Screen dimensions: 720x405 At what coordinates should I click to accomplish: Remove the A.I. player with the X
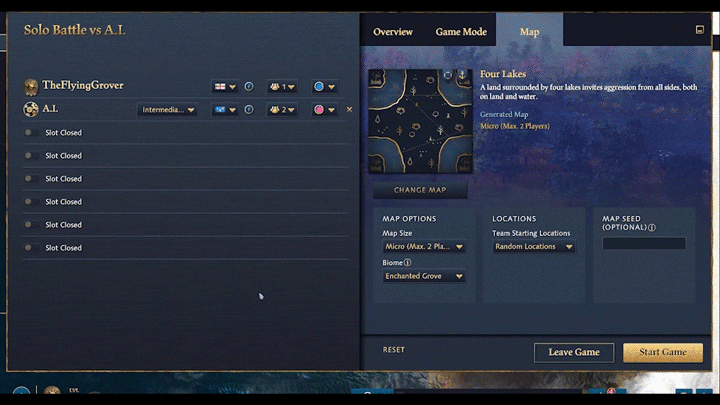[349, 110]
